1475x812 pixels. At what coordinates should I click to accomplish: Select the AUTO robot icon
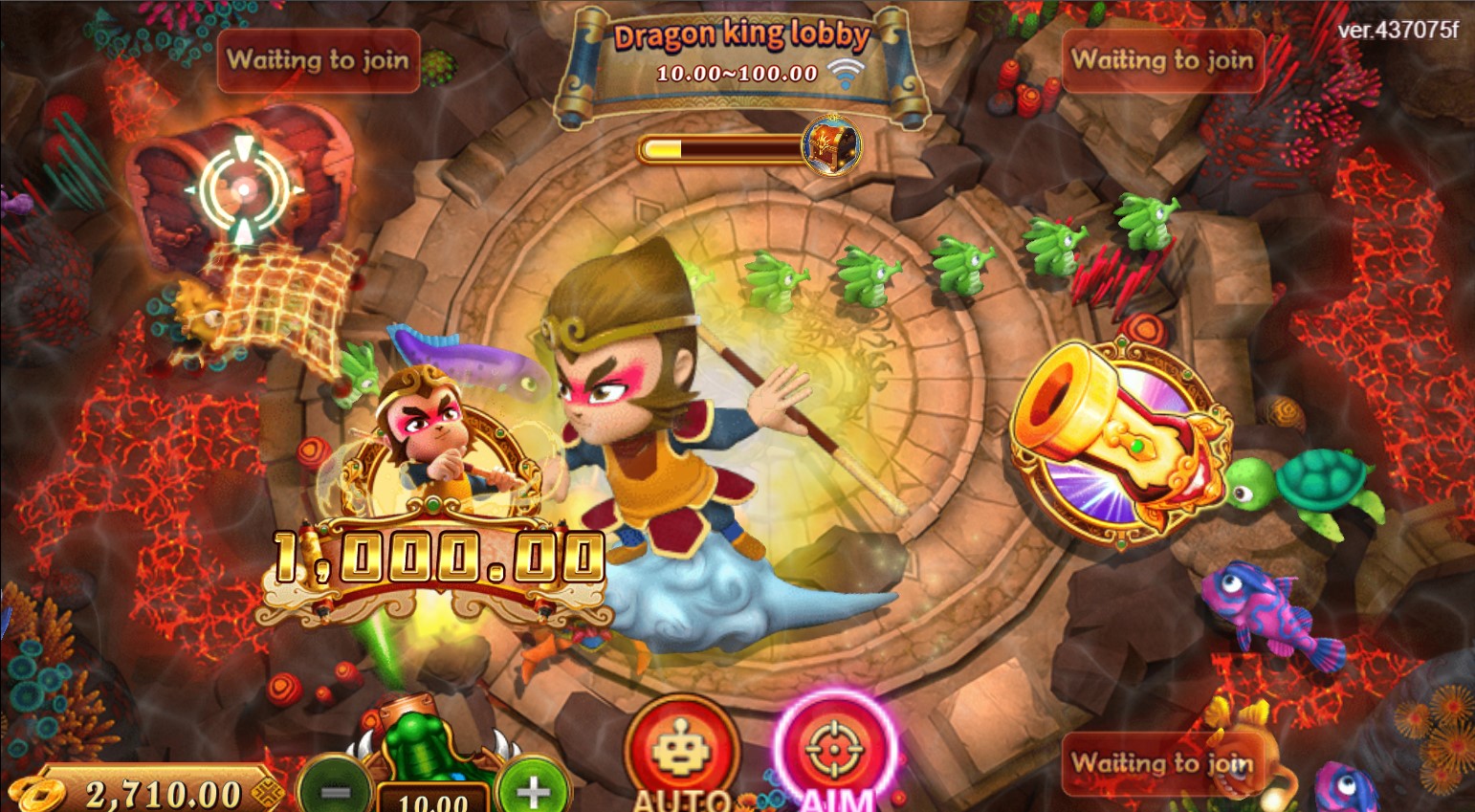click(680, 754)
